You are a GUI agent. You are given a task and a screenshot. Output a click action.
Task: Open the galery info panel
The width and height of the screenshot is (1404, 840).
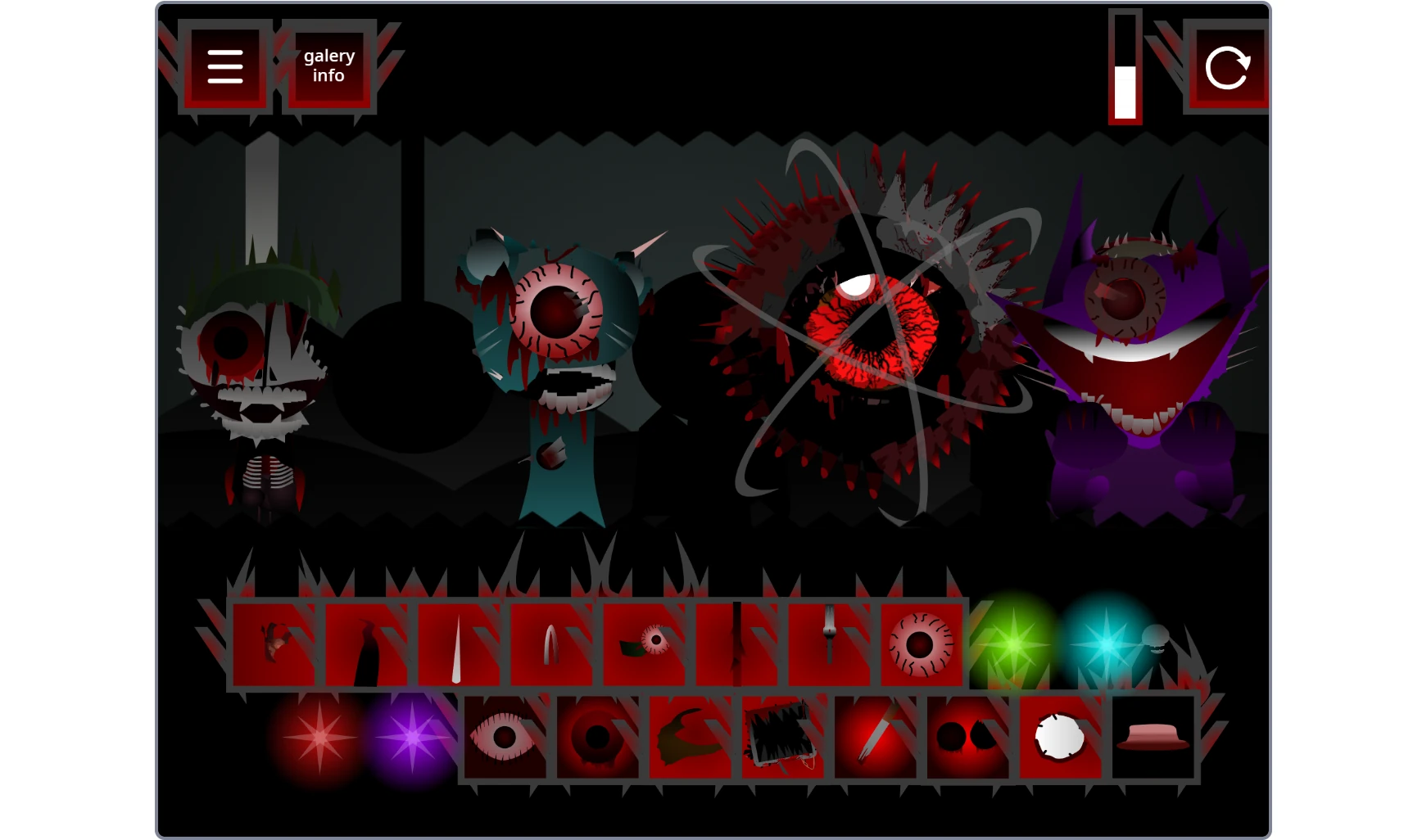pos(328,65)
